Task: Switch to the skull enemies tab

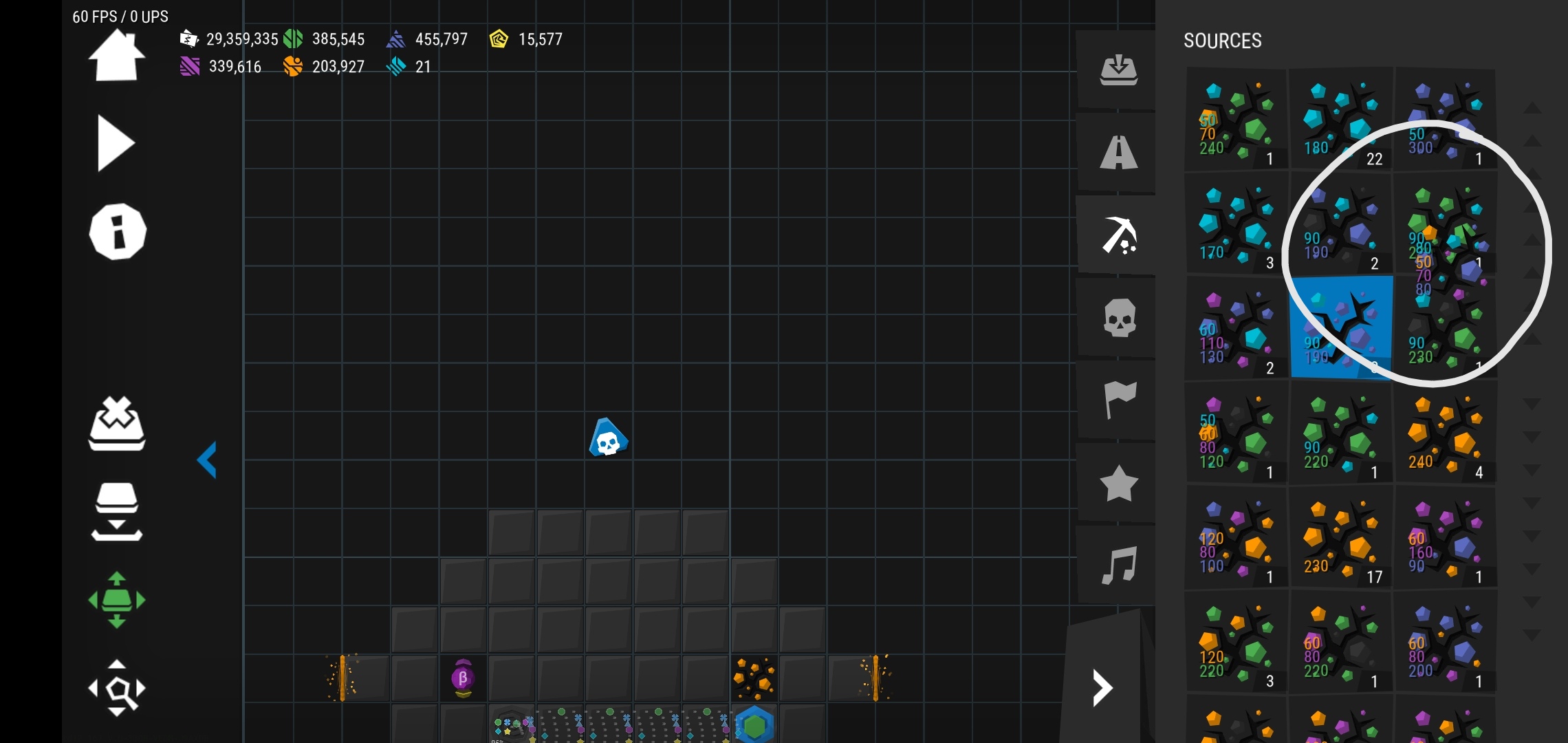Action: [1118, 318]
